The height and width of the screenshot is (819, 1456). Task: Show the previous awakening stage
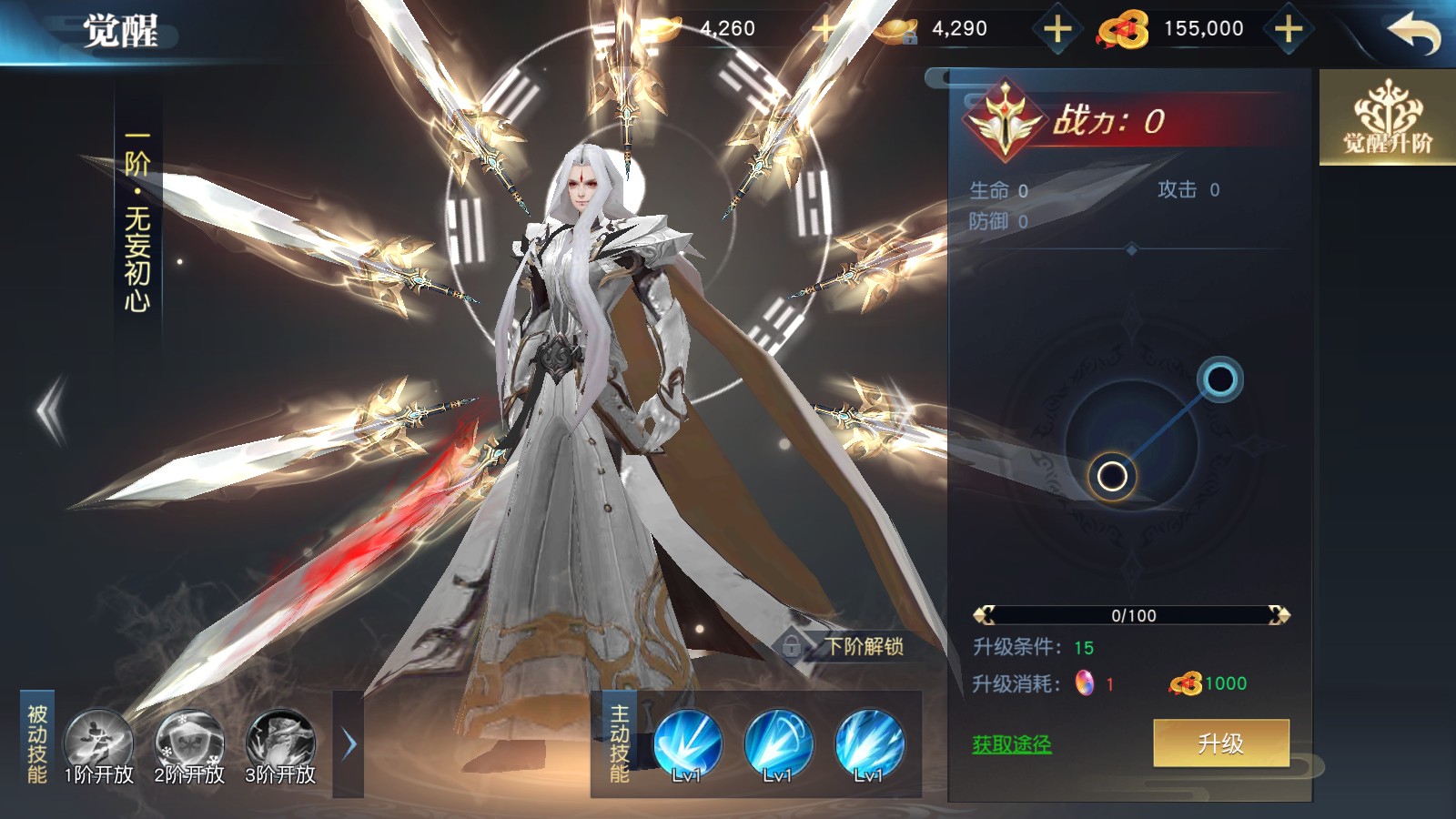52,411
